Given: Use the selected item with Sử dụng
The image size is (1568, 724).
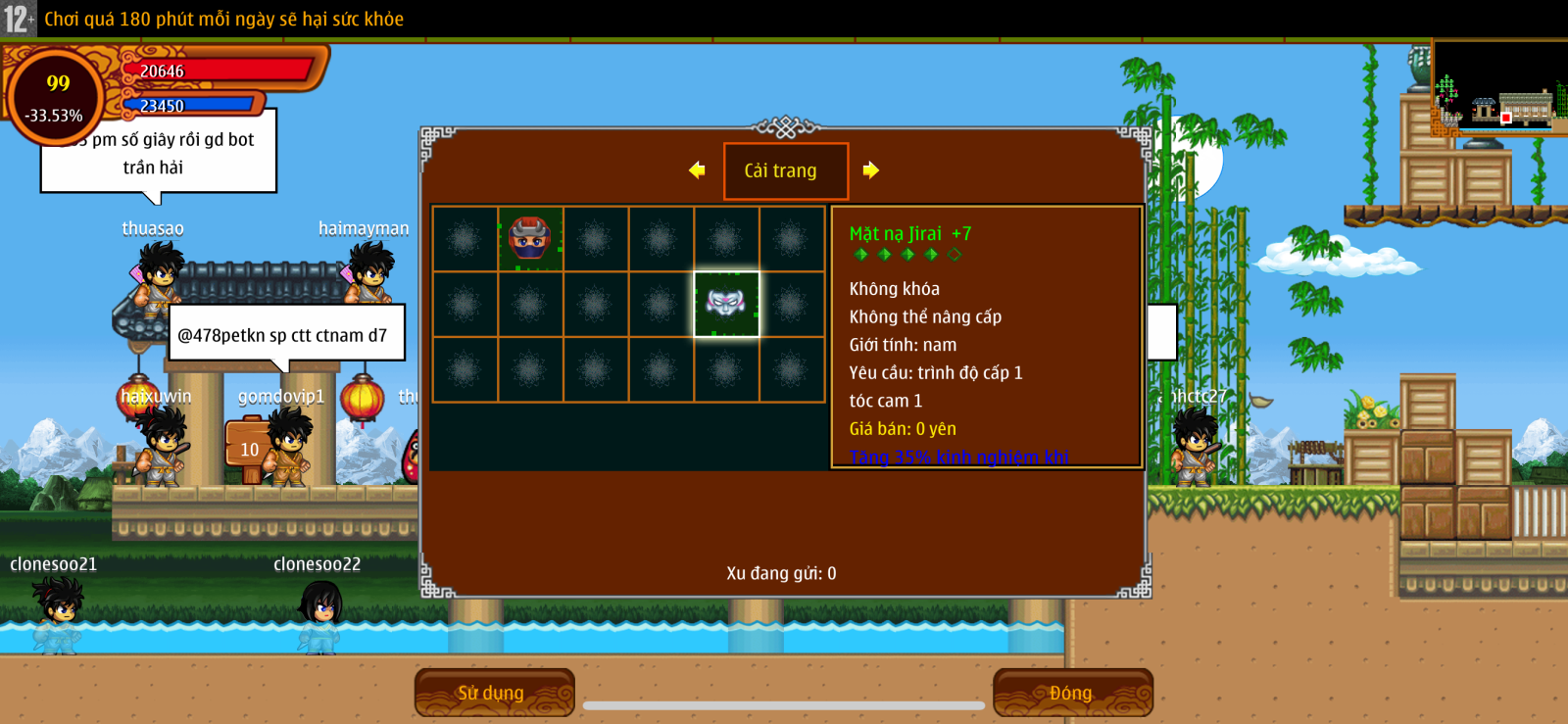Looking at the screenshot, I should [493, 693].
